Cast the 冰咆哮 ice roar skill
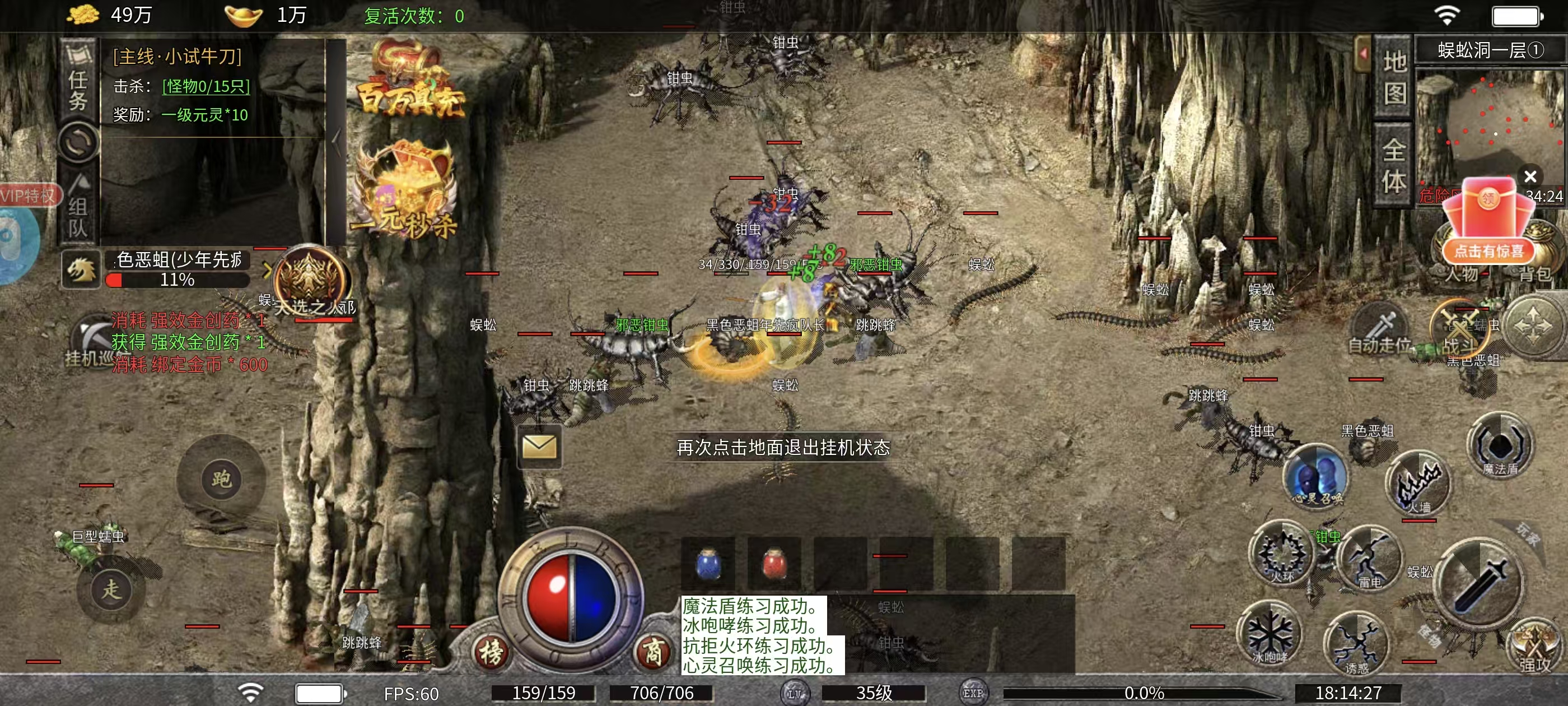The width and height of the screenshot is (1568, 706). click(x=1269, y=634)
